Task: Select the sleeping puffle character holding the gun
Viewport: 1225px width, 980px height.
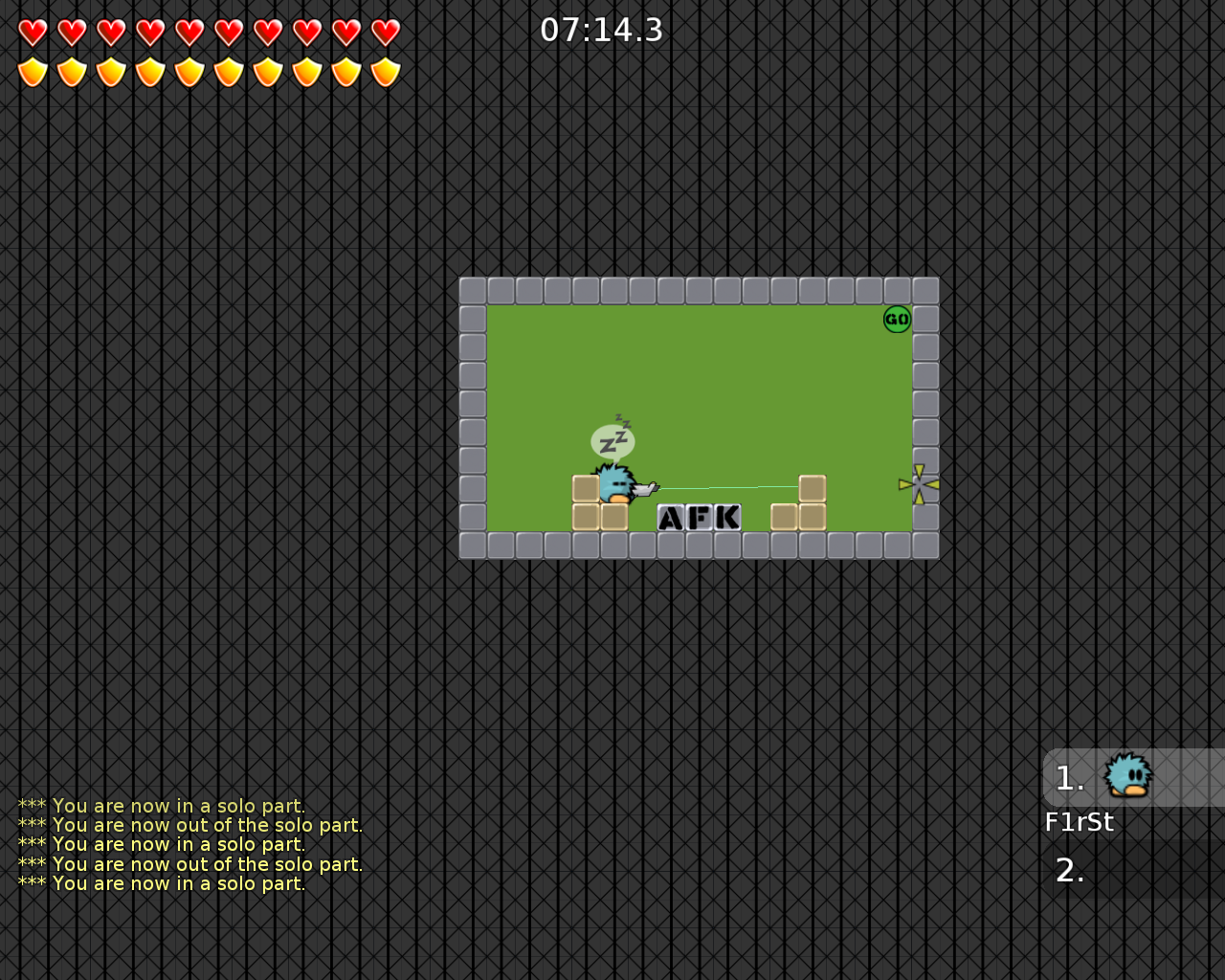Action: pos(617,486)
